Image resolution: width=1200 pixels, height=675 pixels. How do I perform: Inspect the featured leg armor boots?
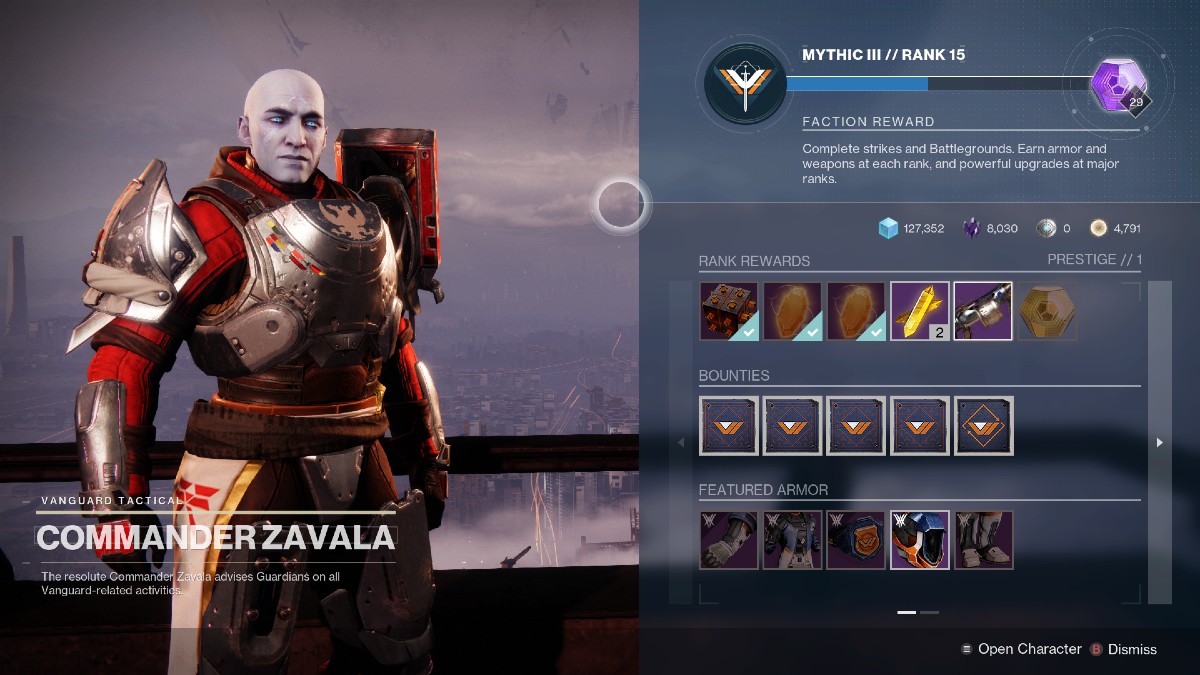pyautogui.click(x=984, y=540)
